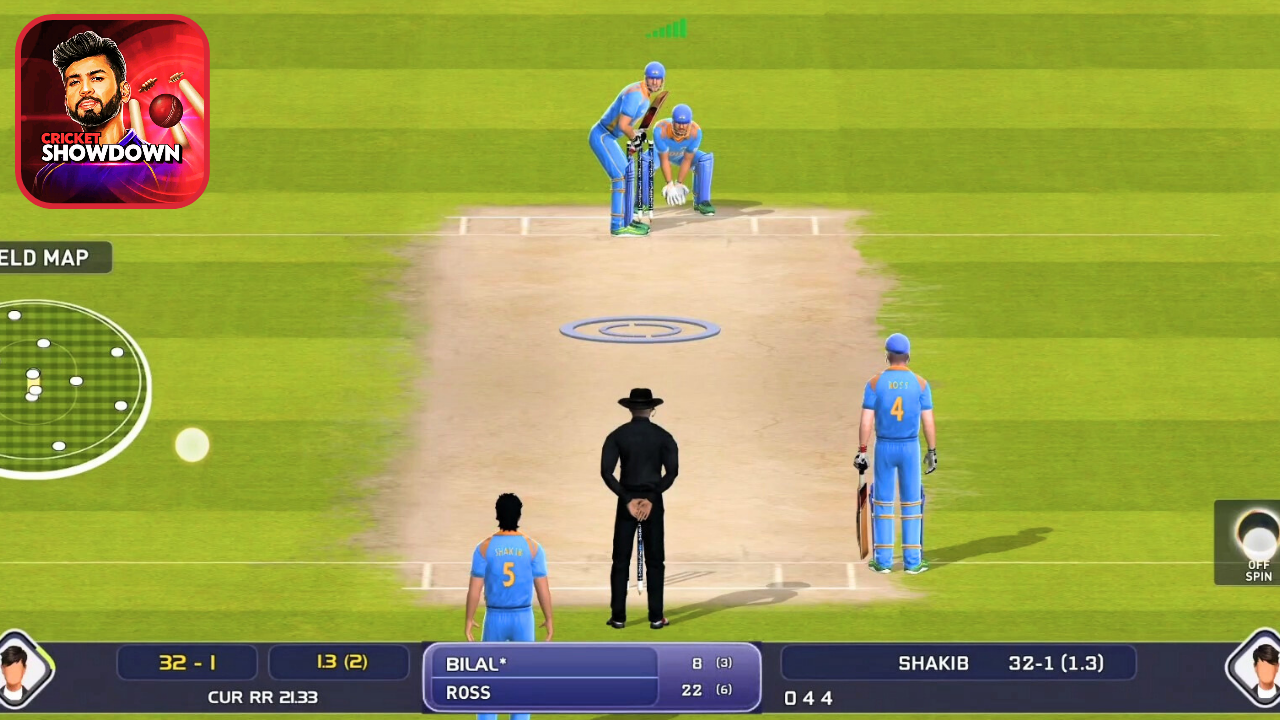Image resolution: width=1280 pixels, height=720 pixels.
Task: Click the CUR RR 21.33 indicator
Action: 262,697
